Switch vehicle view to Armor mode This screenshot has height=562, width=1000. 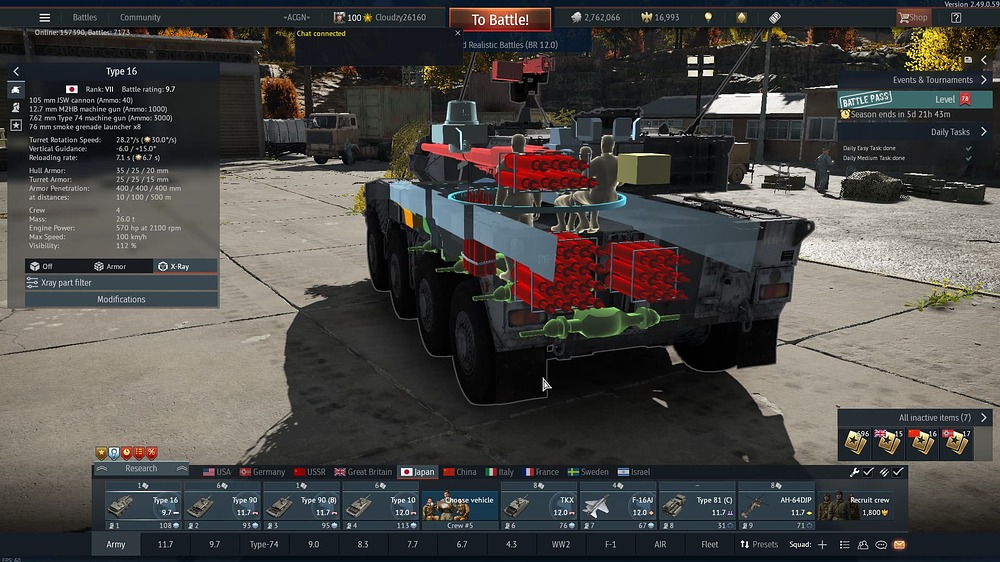(110, 266)
